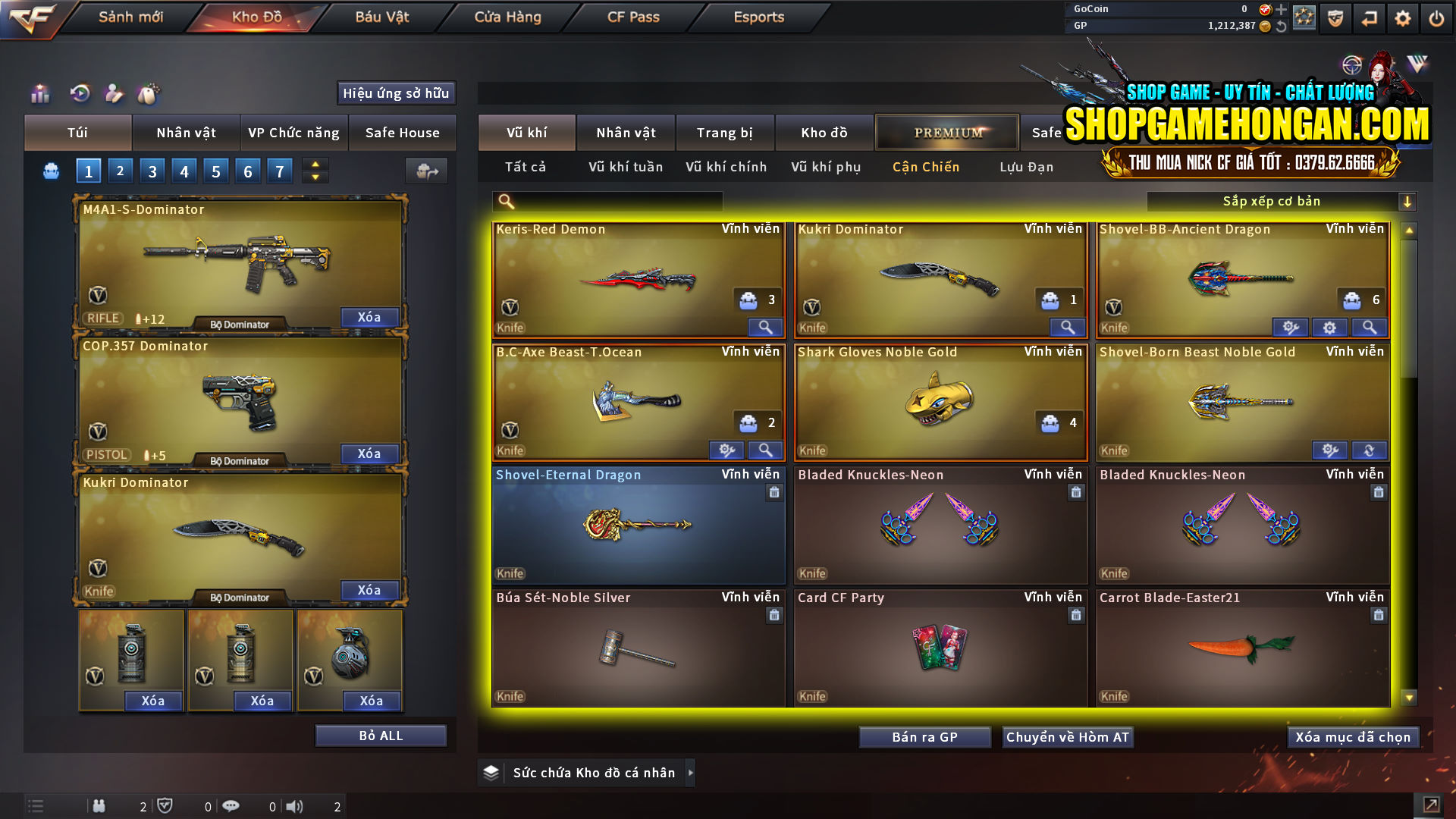Open the statistics bar chart icon
This screenshot has height=819, width=1456.
(39, 93)
